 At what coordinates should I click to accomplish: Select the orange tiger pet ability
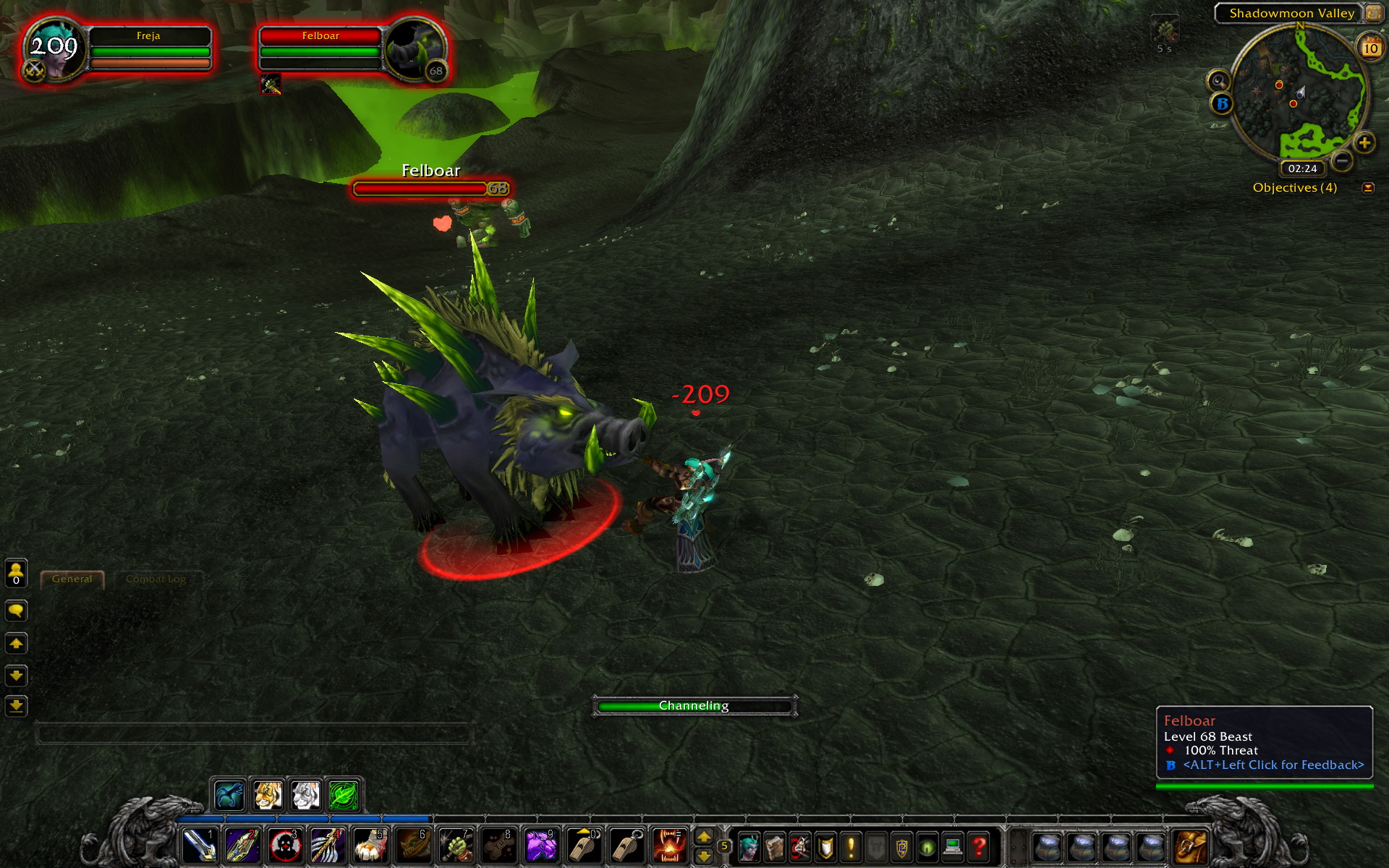268,796
